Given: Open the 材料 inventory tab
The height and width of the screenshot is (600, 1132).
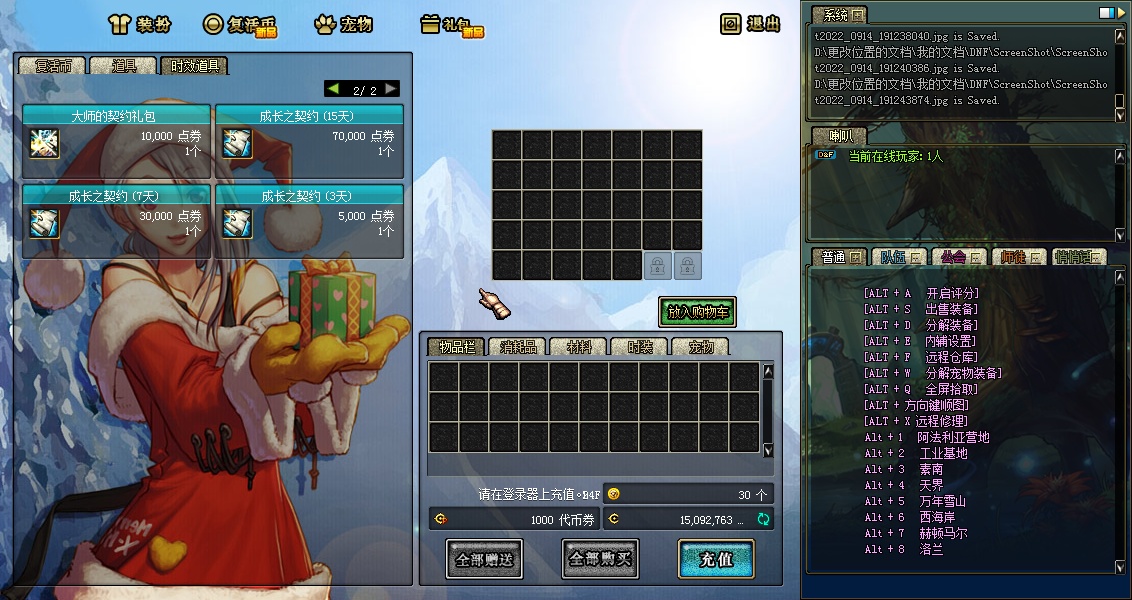Looking at the screenshot, I should [578, 347].
